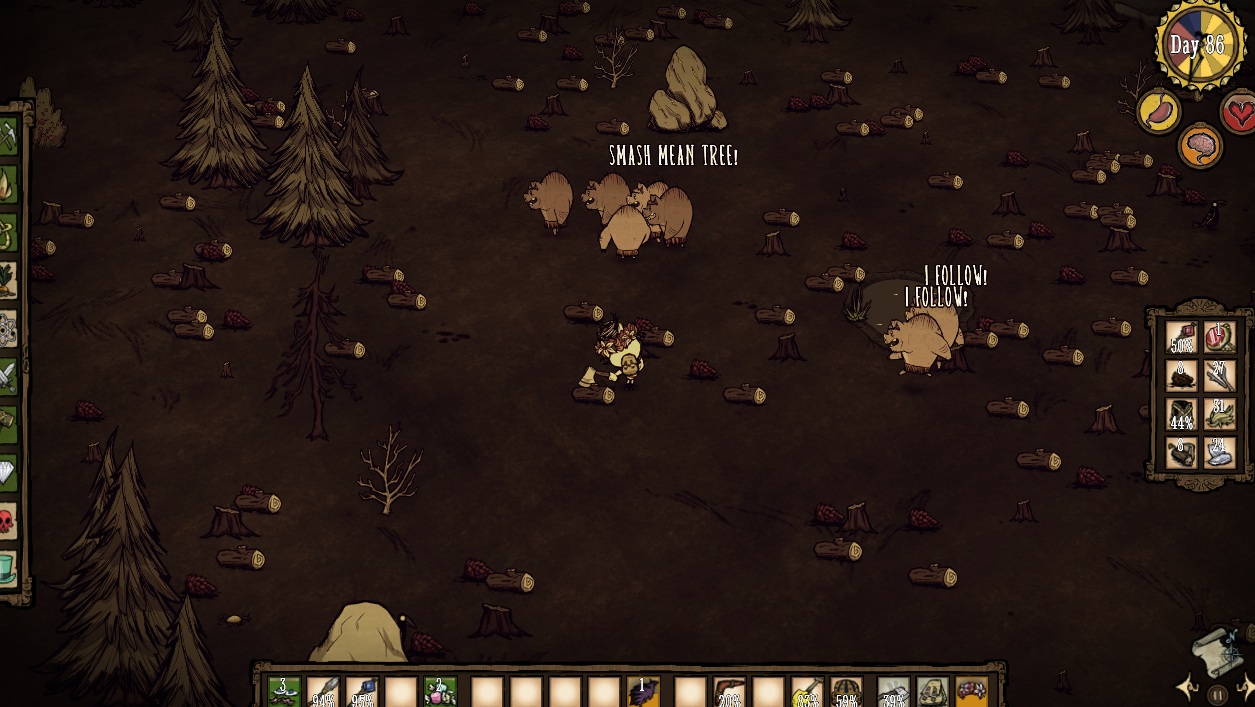This screenshot has height=707, width=1255.
Task: Open the Magic crafting tab with red skull
Action: (8, 520)
